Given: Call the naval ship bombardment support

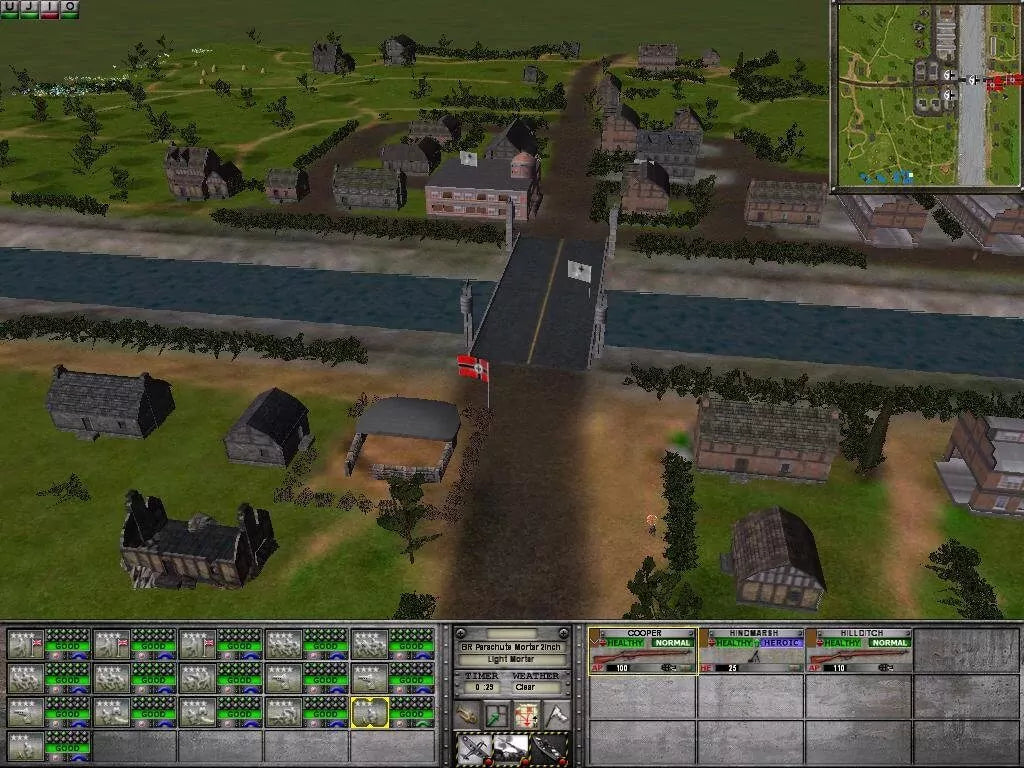Looking at the screenshot, I should click(x=548, y=748).
